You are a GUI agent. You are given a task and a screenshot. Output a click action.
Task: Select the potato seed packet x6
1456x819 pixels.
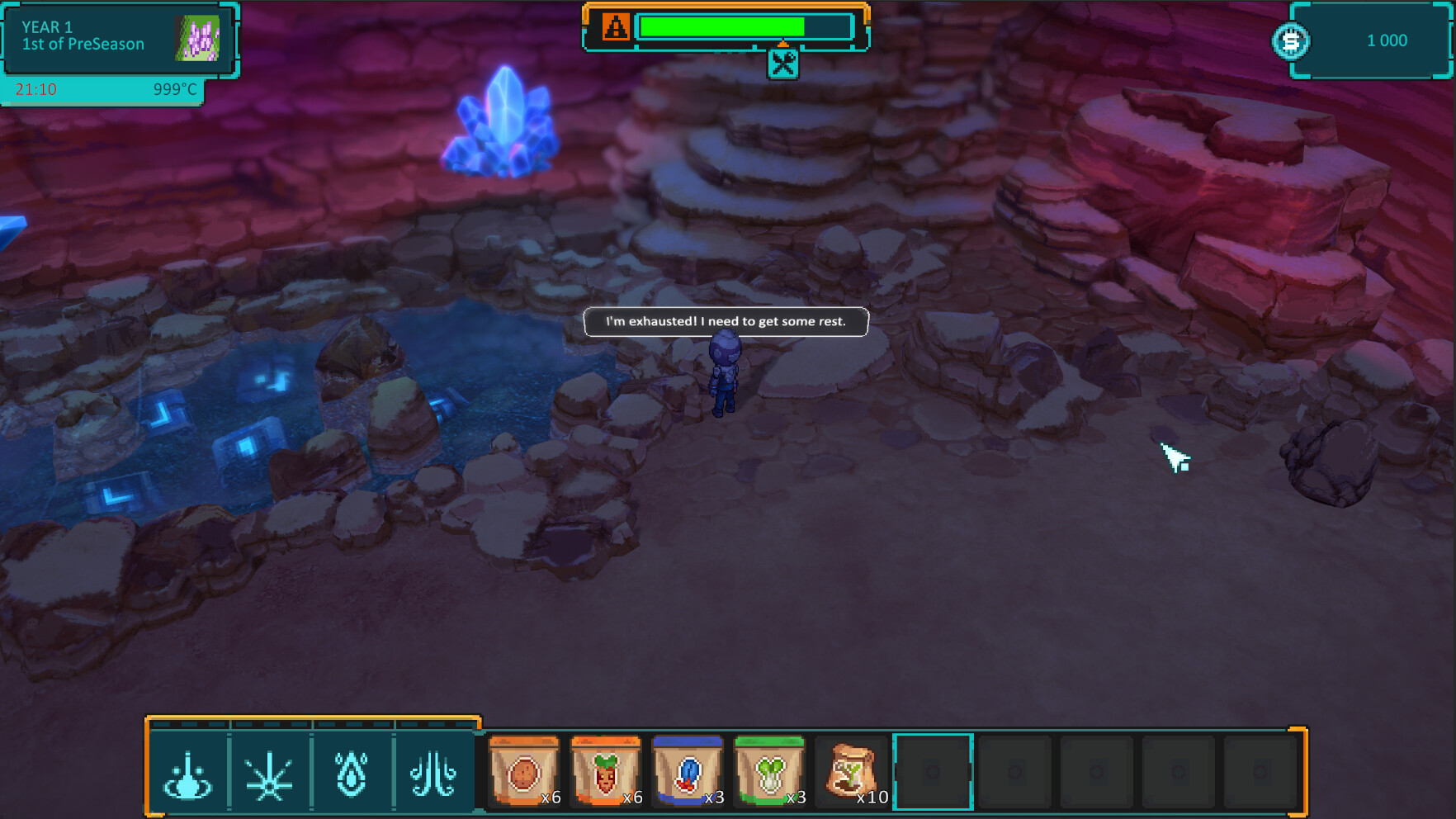click(x=525, y=771)
